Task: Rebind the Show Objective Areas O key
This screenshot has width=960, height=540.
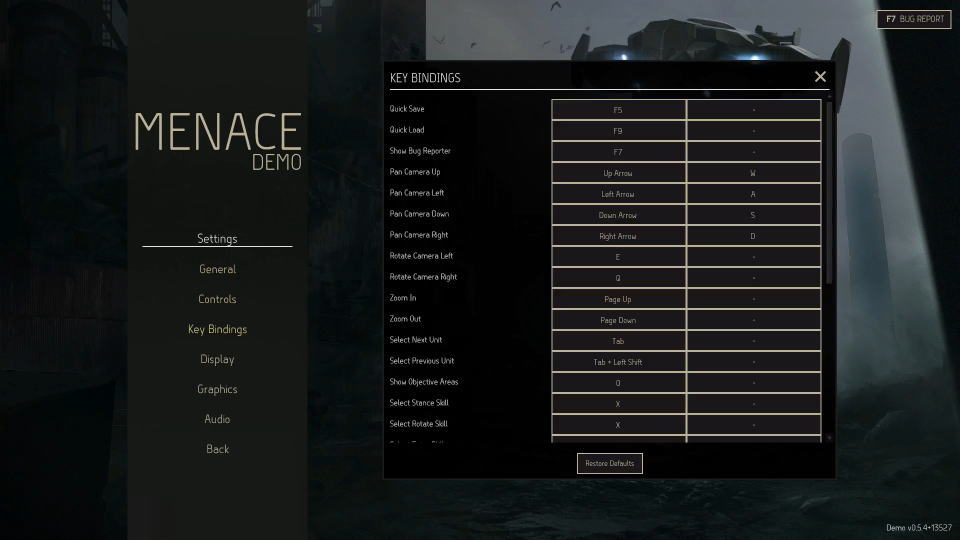Action: point(618,383)
